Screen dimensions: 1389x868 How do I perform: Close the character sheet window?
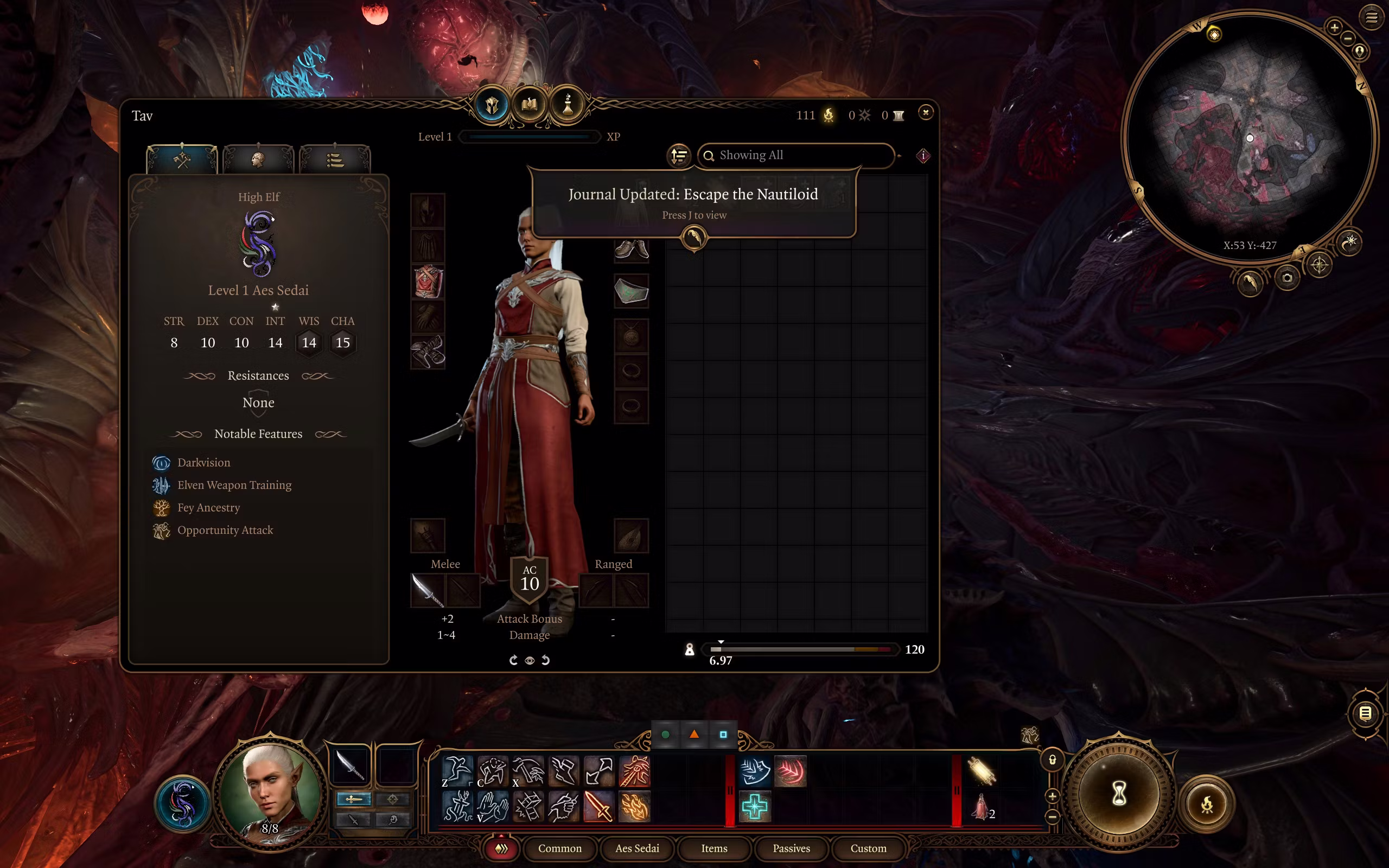pyautogui.click(x=925, y=112)
